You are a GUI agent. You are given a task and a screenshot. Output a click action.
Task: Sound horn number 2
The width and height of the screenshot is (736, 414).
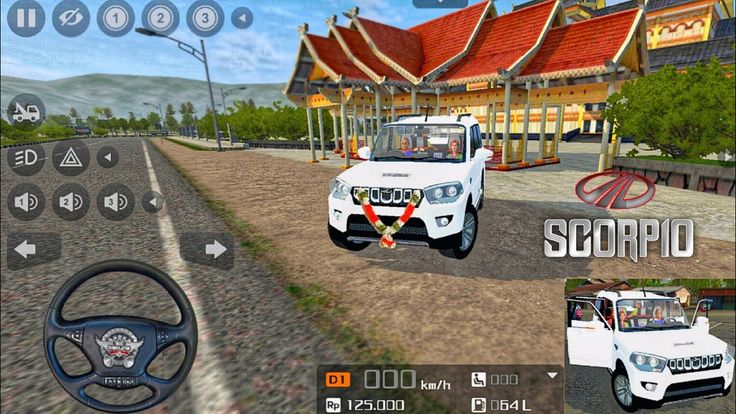pyautogui.click(x=71, y=202)
